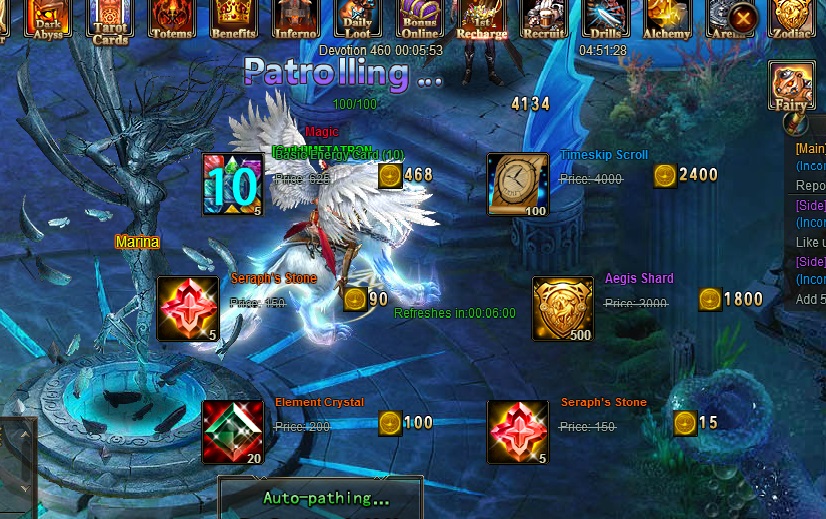The image size is (826, 519).
Task: Open the Dark Abyss menu icon
Action: (47, 19)
